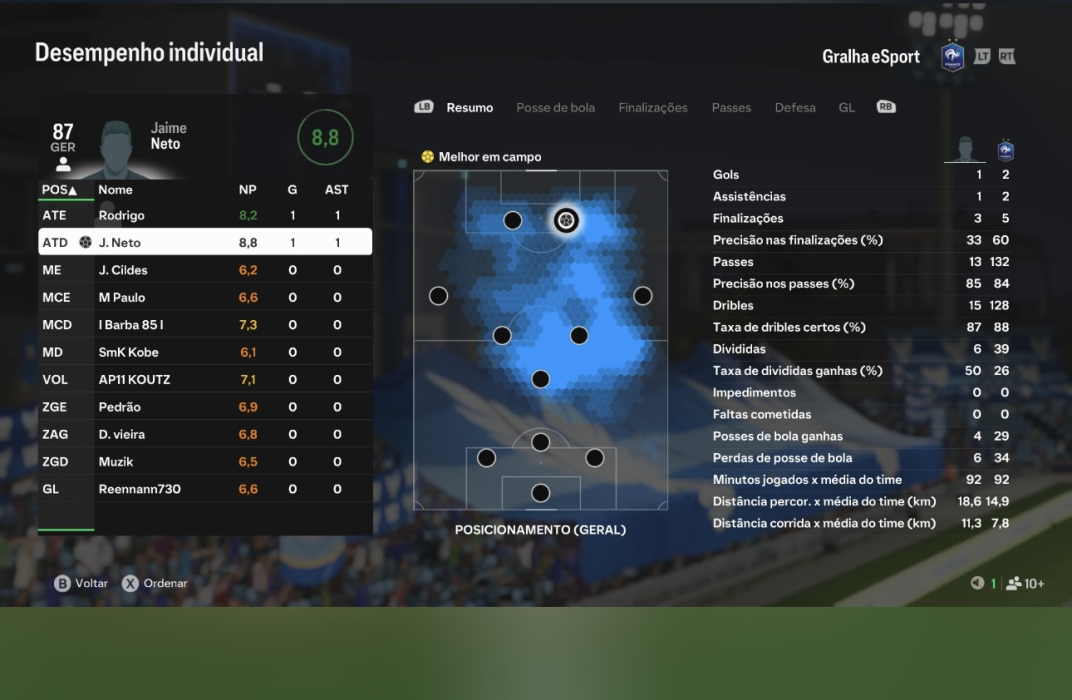Pick I Barba 85 I from list

(205, 325)
